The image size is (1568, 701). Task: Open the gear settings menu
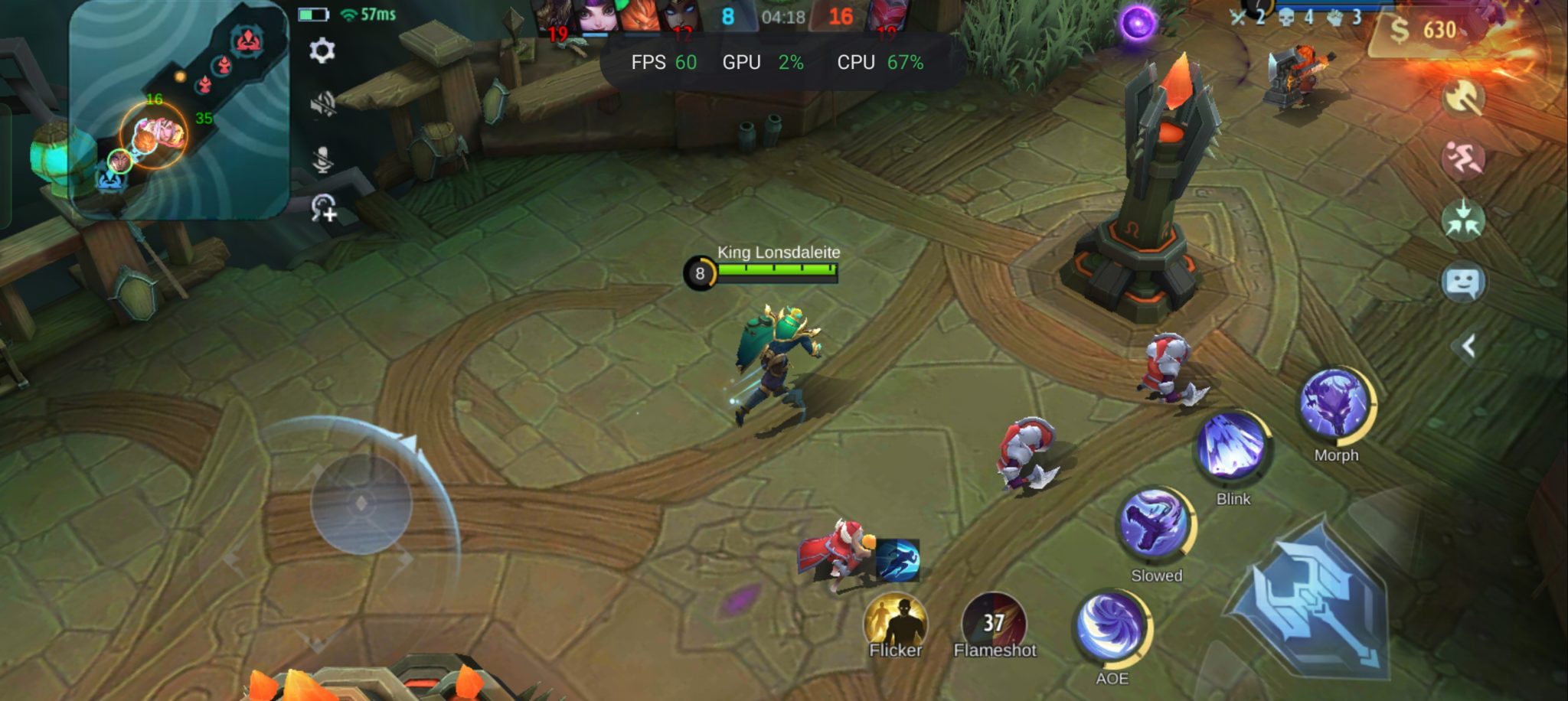322,51
